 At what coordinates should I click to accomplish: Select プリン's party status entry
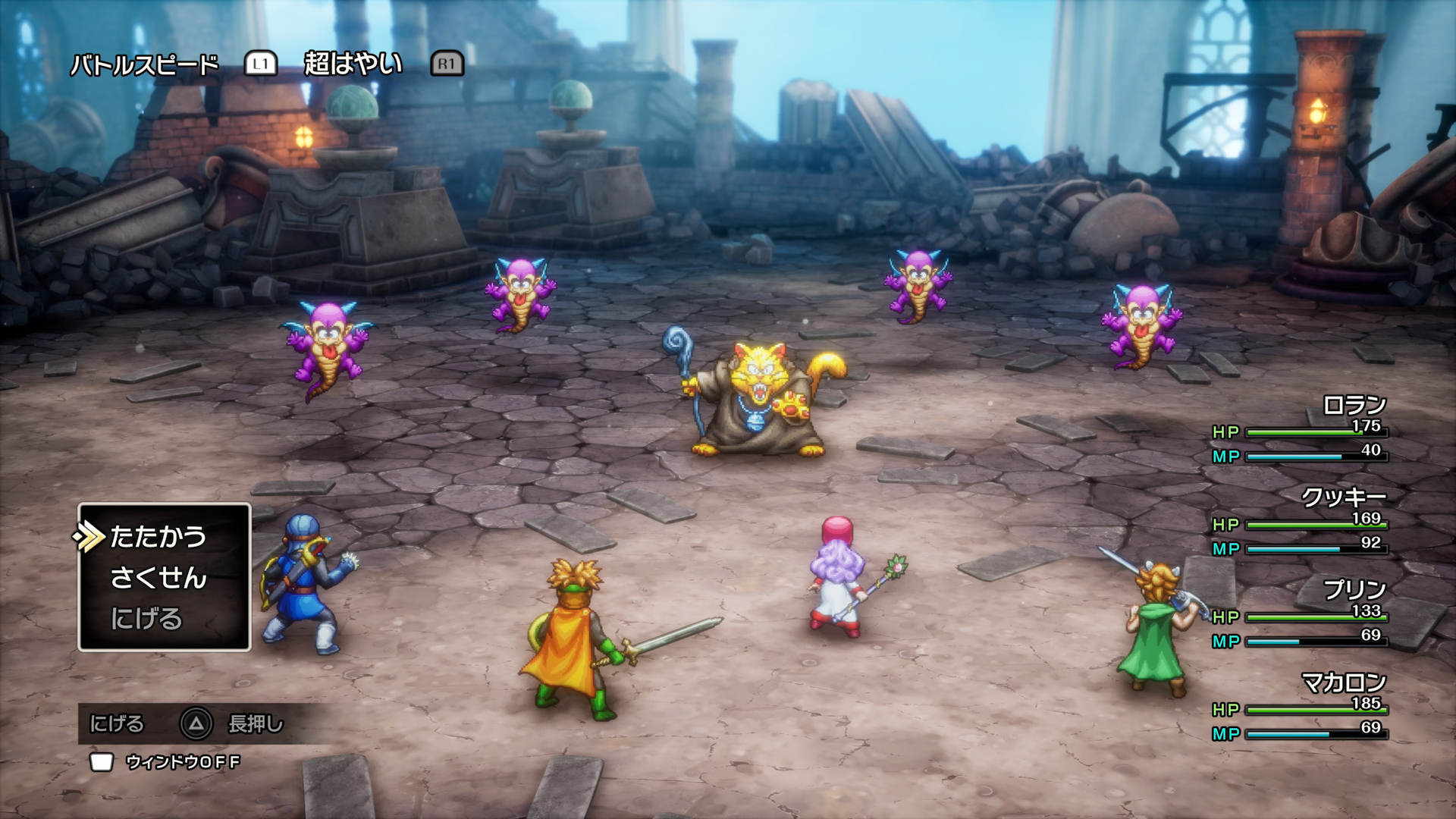point(1300,614)
